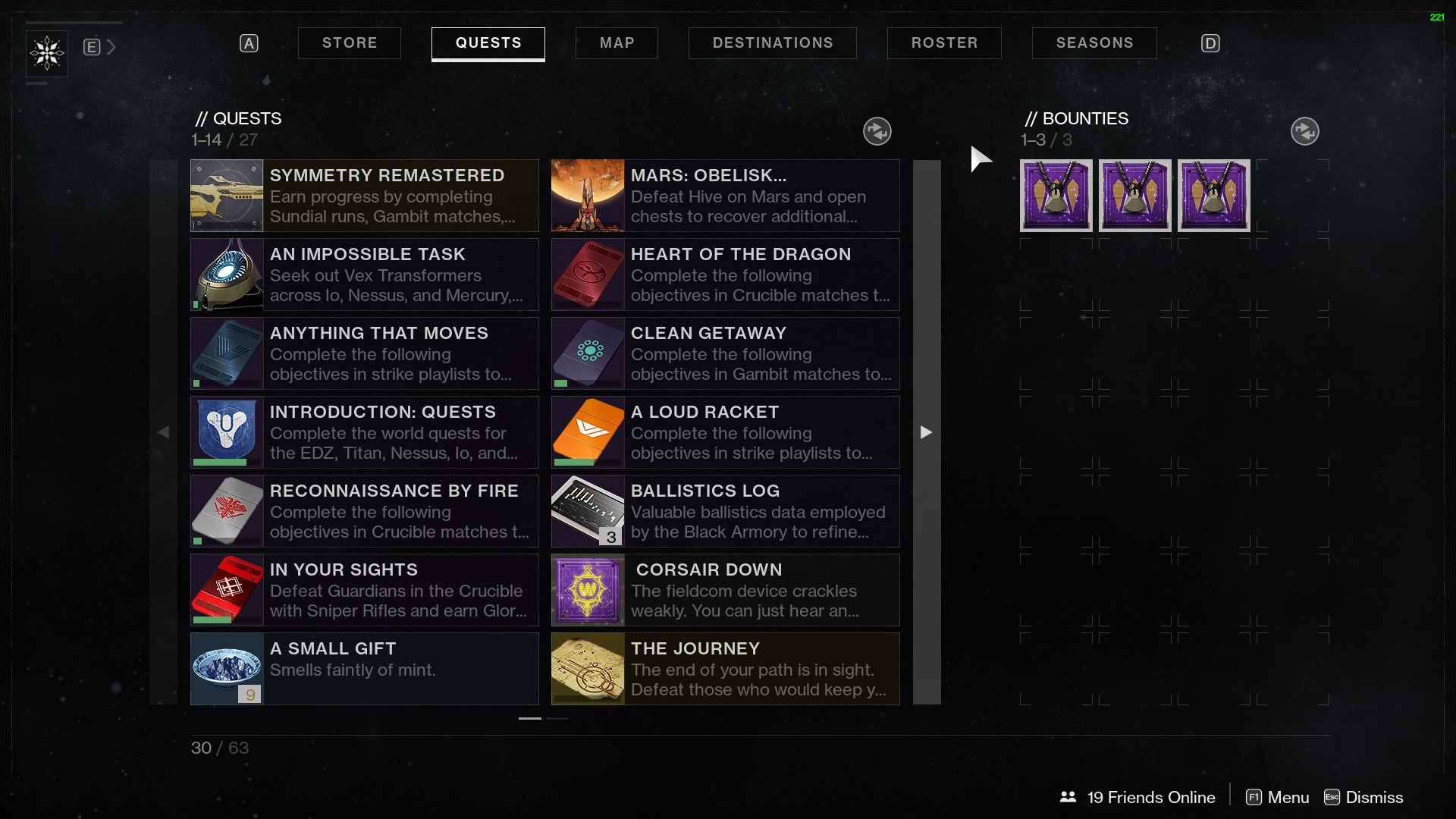This screenshot has height=819, width=1456.
Task: Open Reconnaissance by Fire quest
Action: (364, 511)
